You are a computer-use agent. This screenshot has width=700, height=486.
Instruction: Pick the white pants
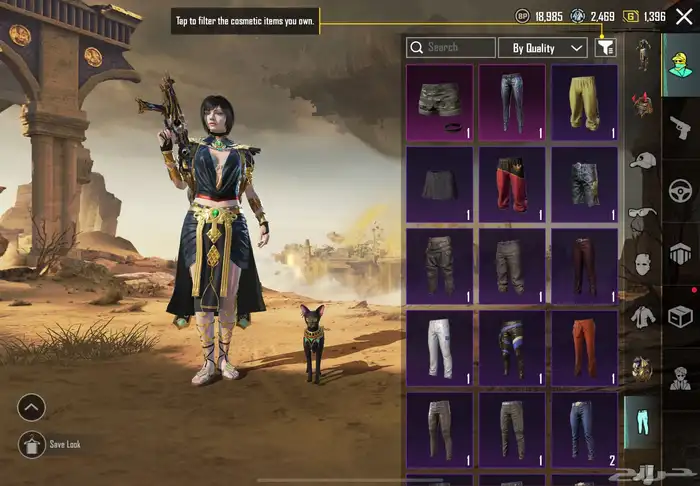(x=439, y=344)
